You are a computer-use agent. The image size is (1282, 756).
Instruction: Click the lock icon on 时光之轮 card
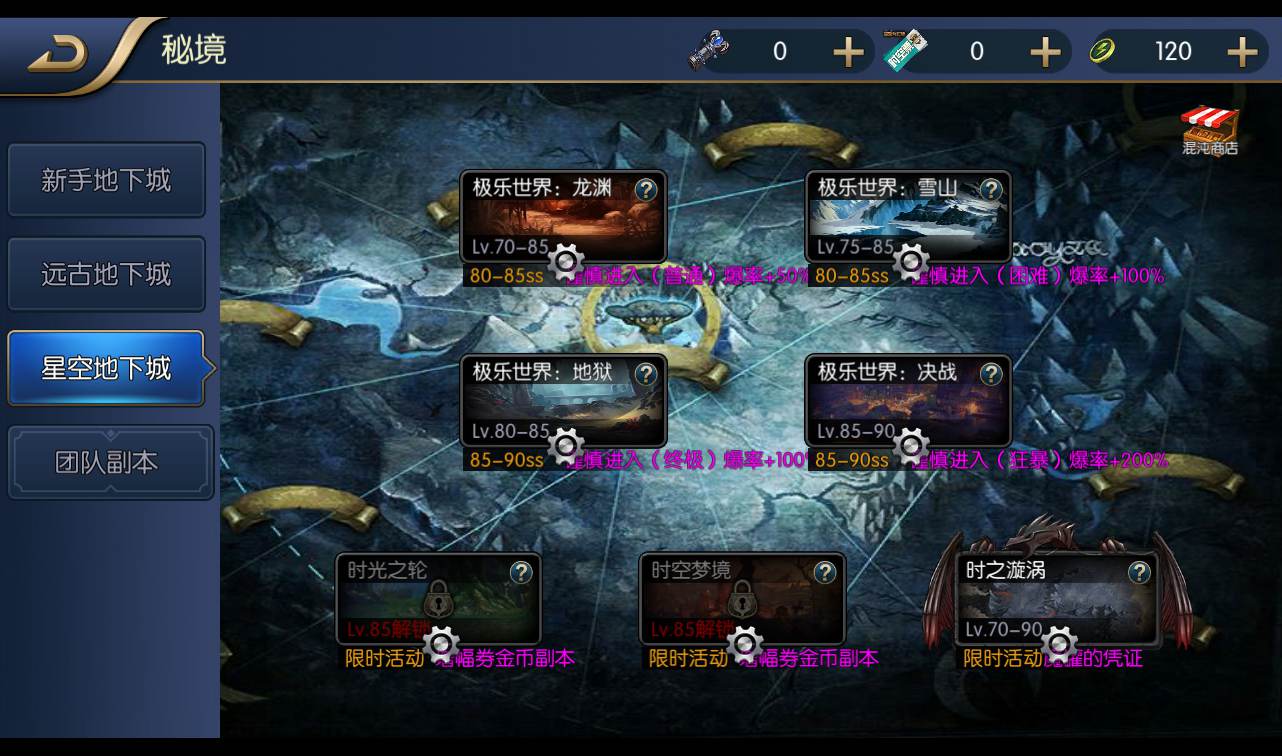click(x=438, y=600)
